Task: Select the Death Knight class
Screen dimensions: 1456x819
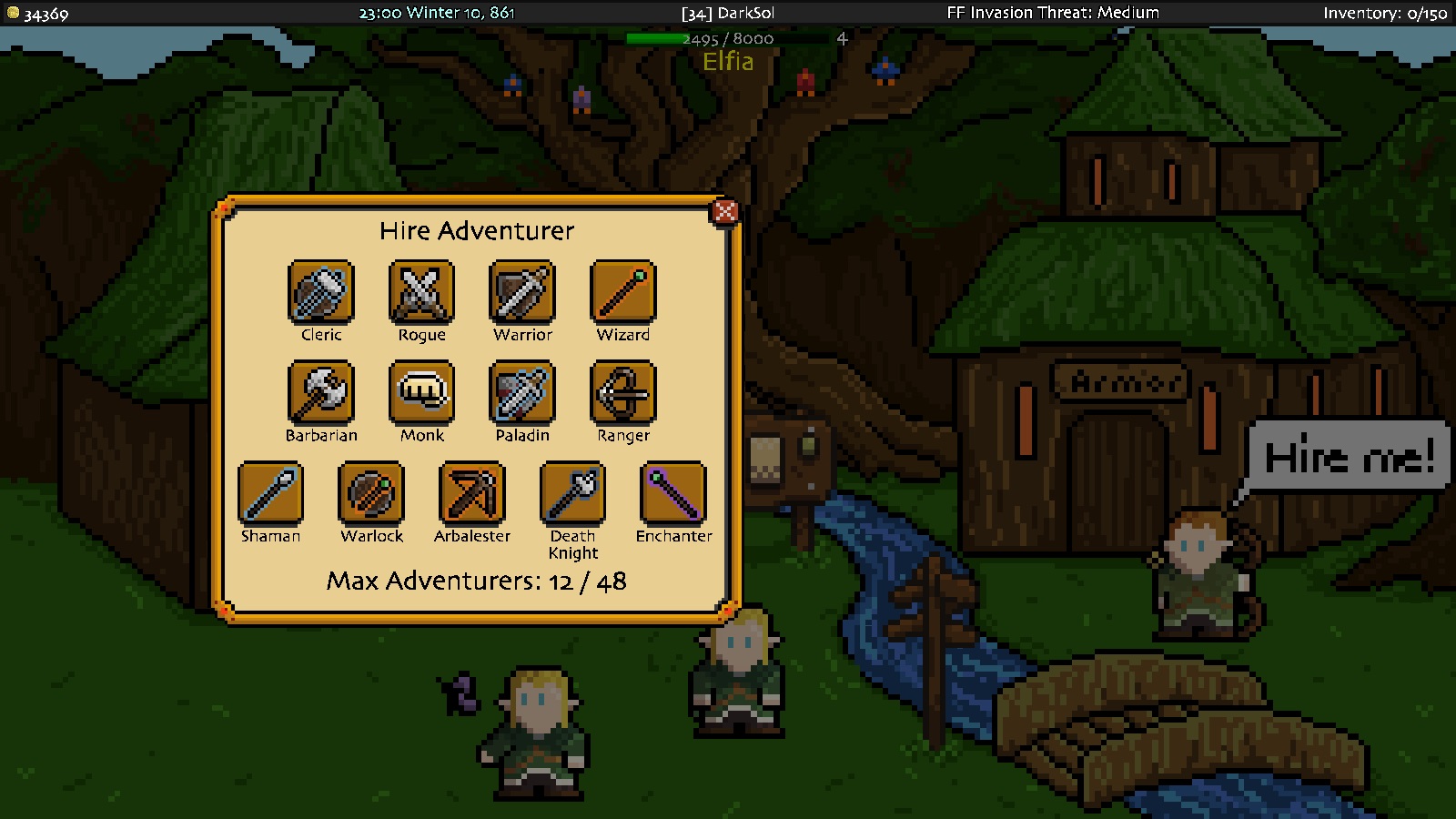Action: (x=572, y=494)
